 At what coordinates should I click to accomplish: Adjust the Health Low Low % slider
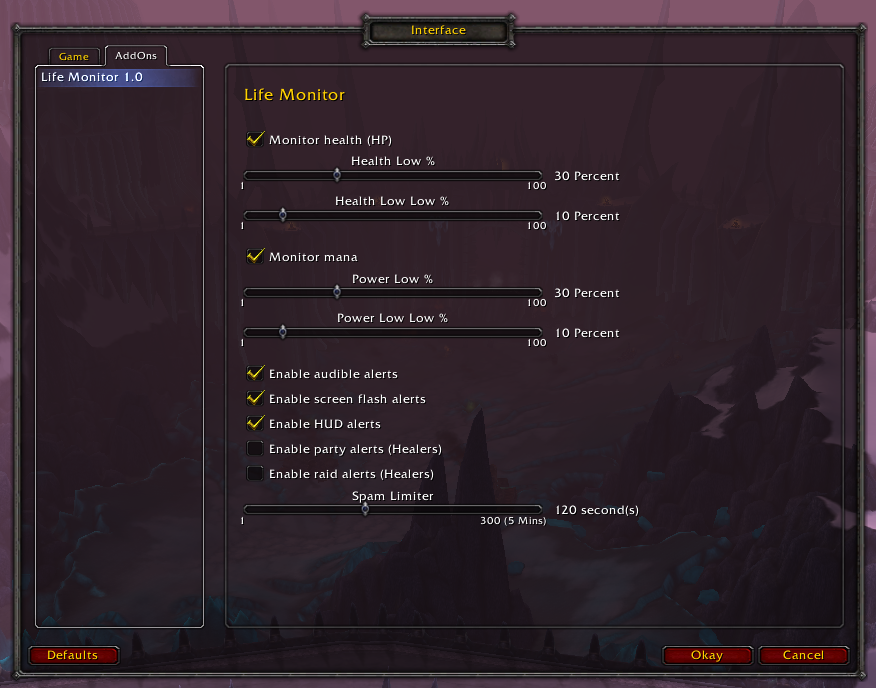point(282,215)
